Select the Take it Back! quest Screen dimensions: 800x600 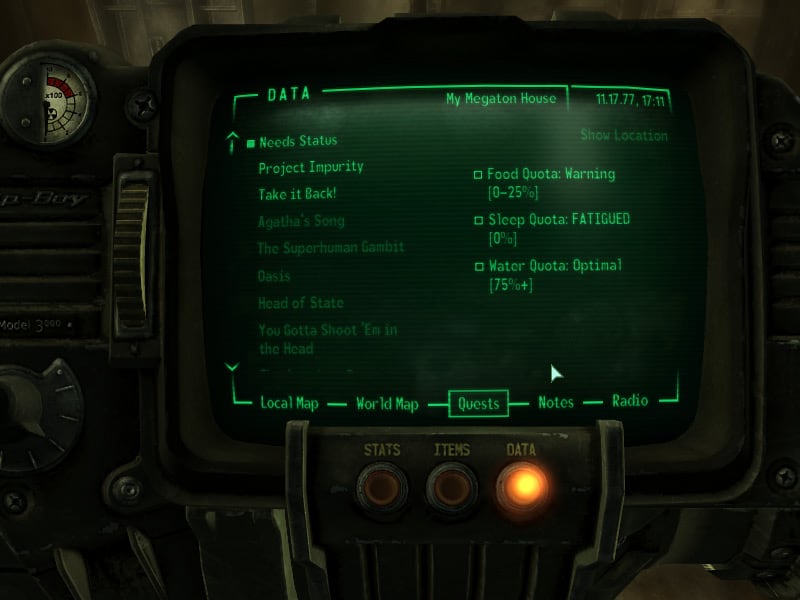point(297,193)
